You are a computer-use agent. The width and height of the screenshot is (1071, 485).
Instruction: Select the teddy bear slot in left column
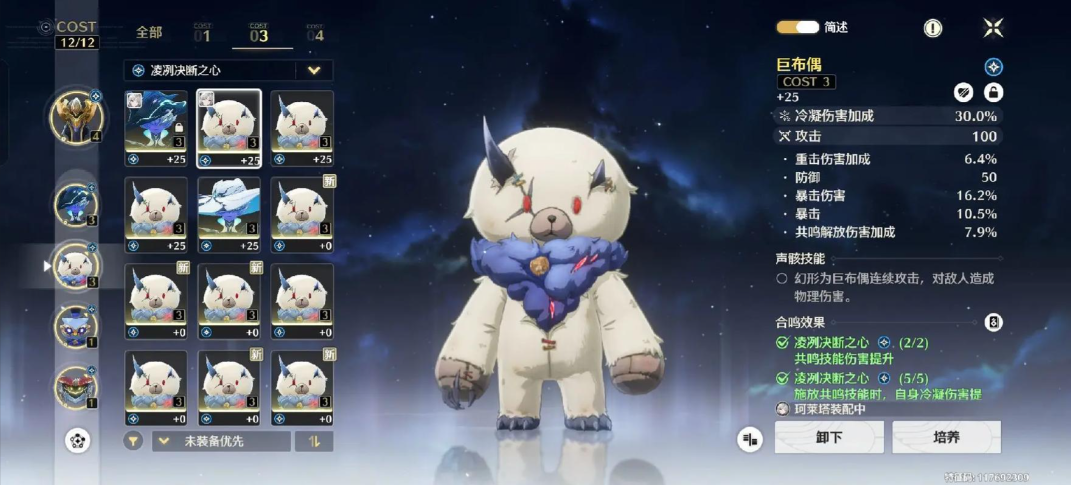pos(76,266)
